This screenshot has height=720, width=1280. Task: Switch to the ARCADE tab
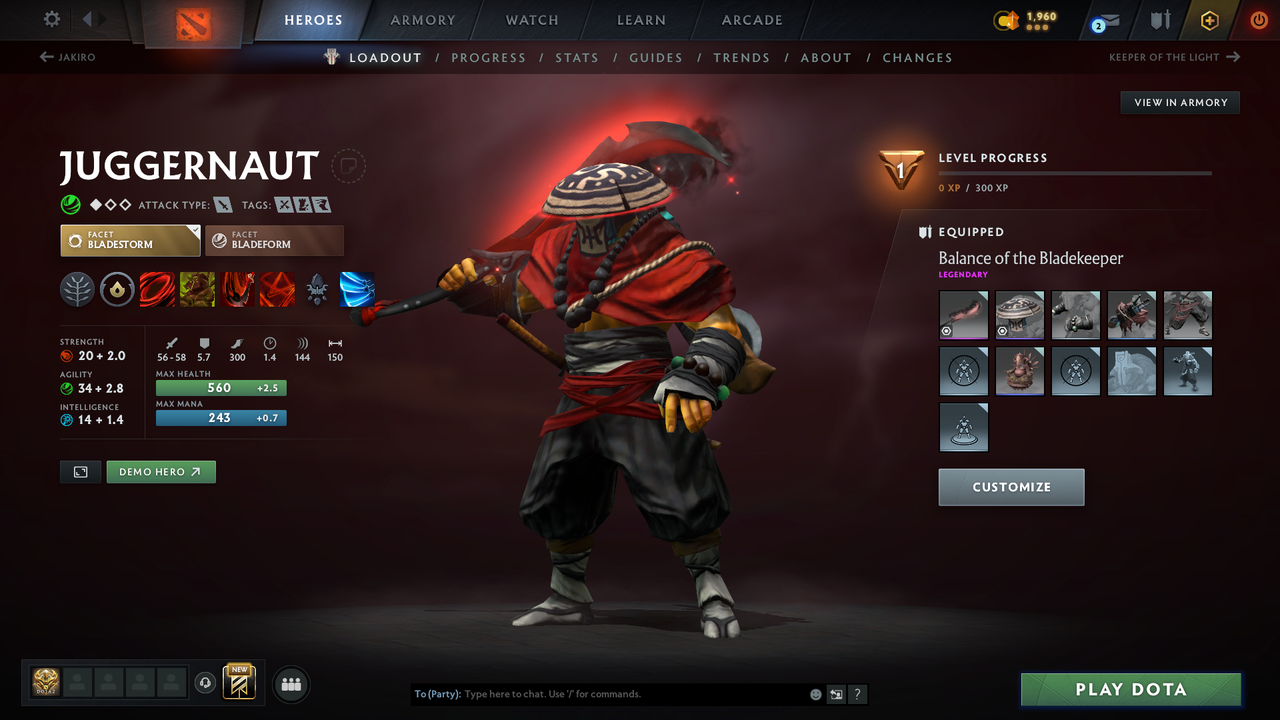[751, 20]
